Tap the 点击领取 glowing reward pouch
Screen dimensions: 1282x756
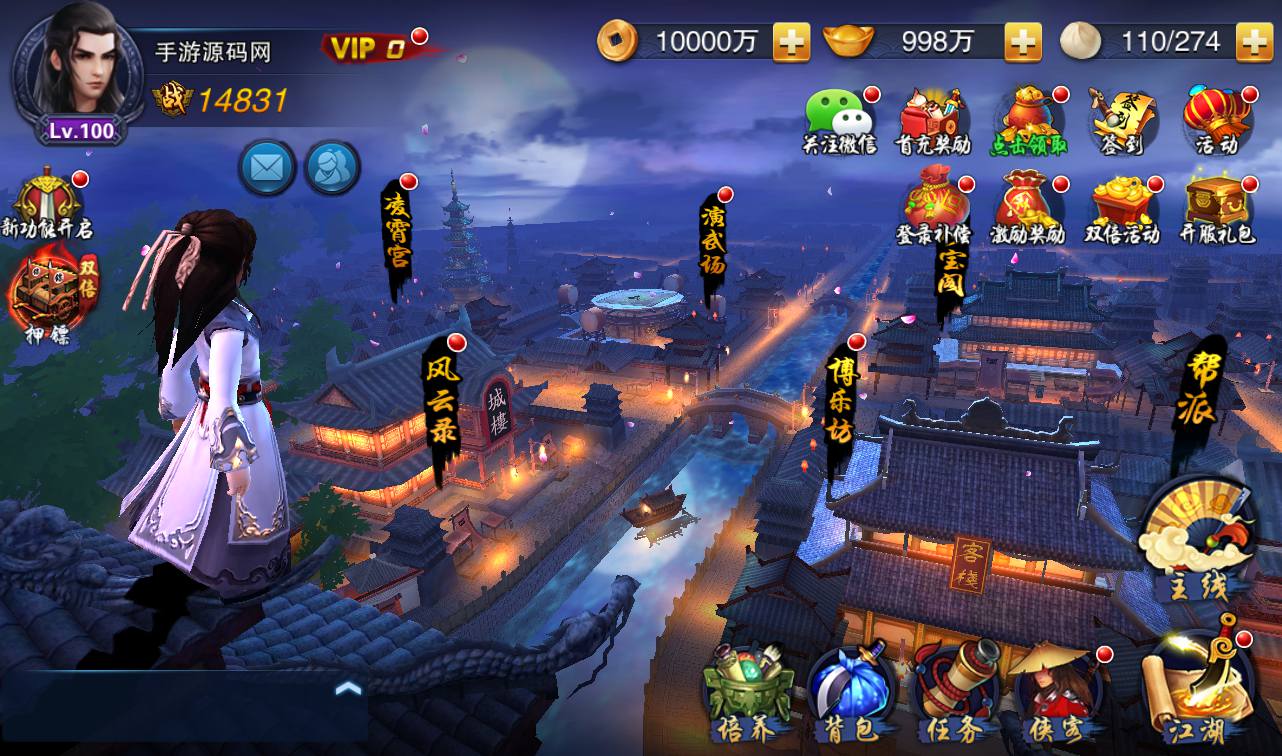coord(1030,112)
